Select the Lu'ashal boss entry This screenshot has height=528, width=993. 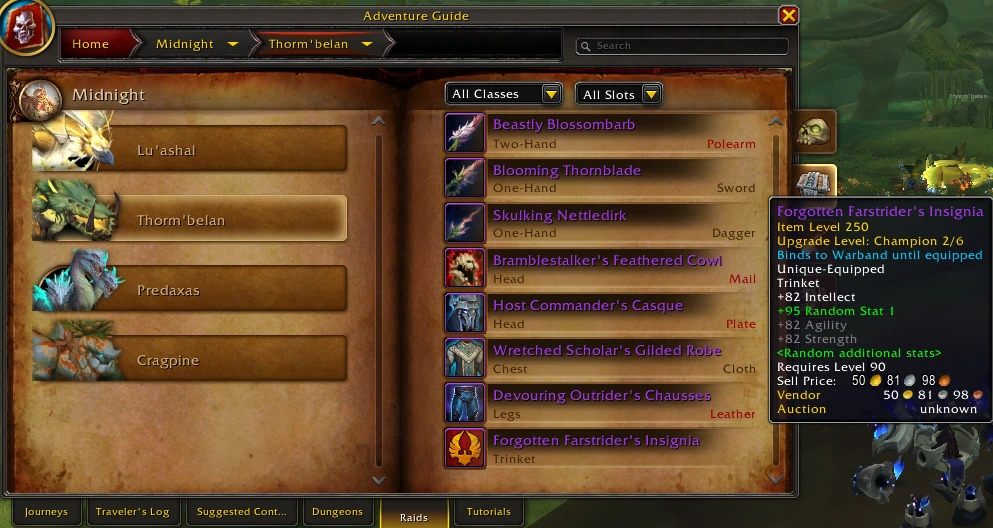(190, 150)
